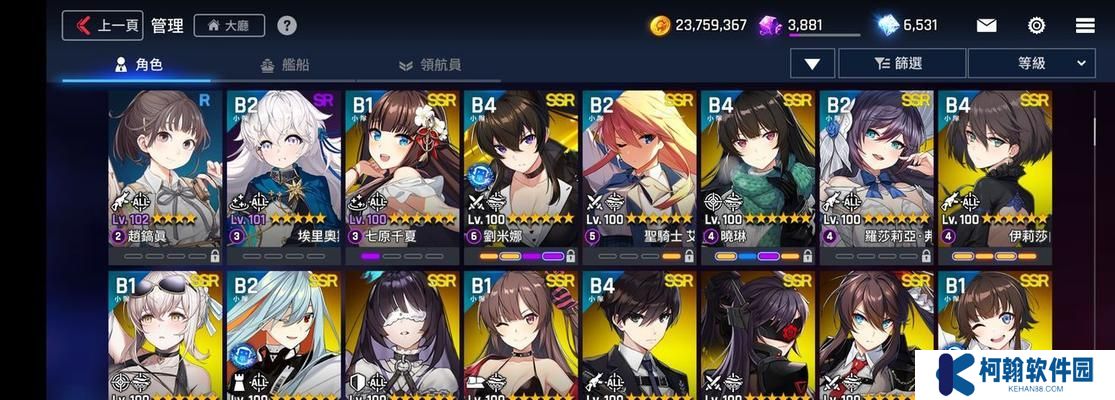Open the 篩選 filter options

click(901, 63)
